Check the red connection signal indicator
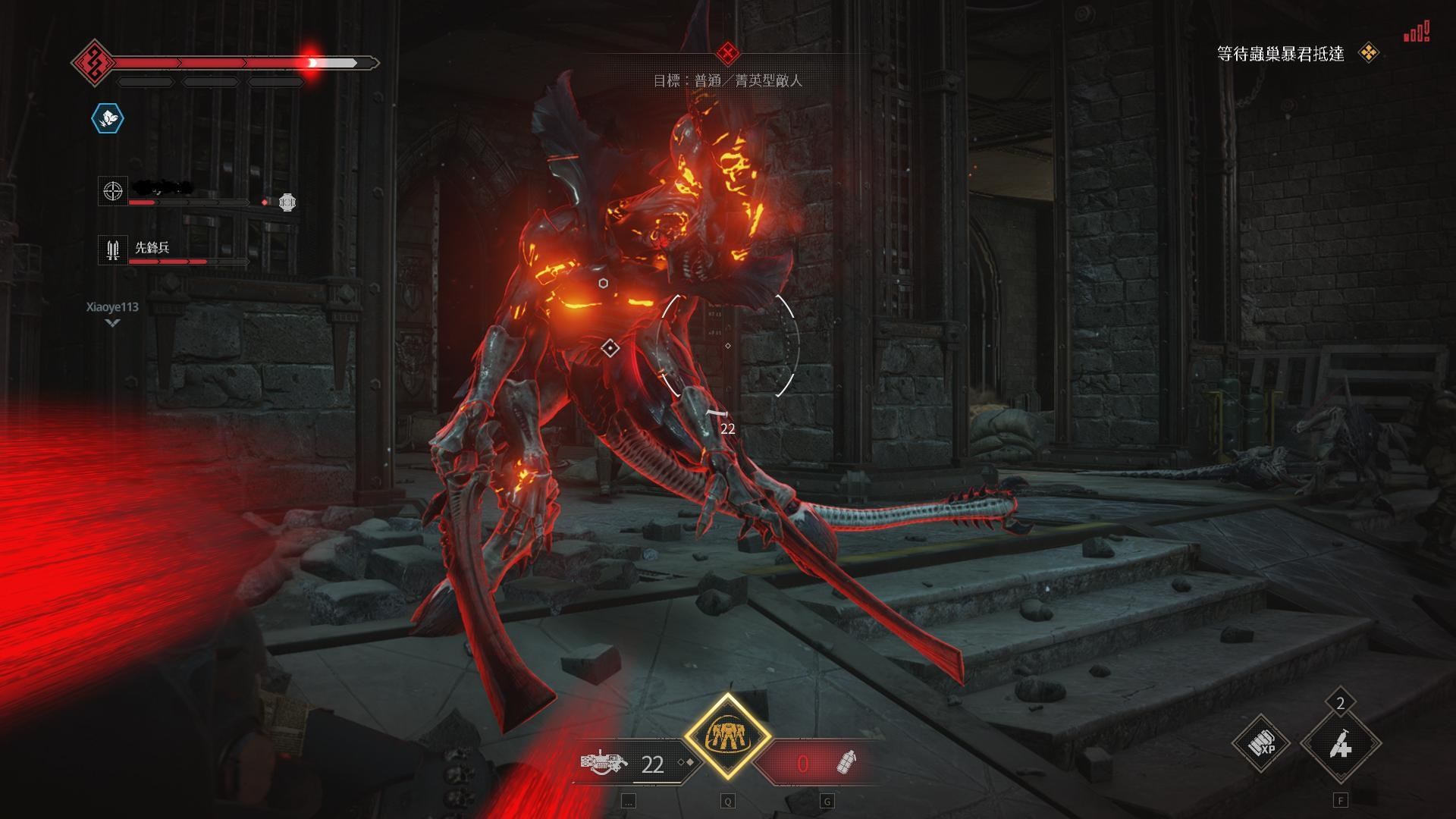 point(1416,33)
